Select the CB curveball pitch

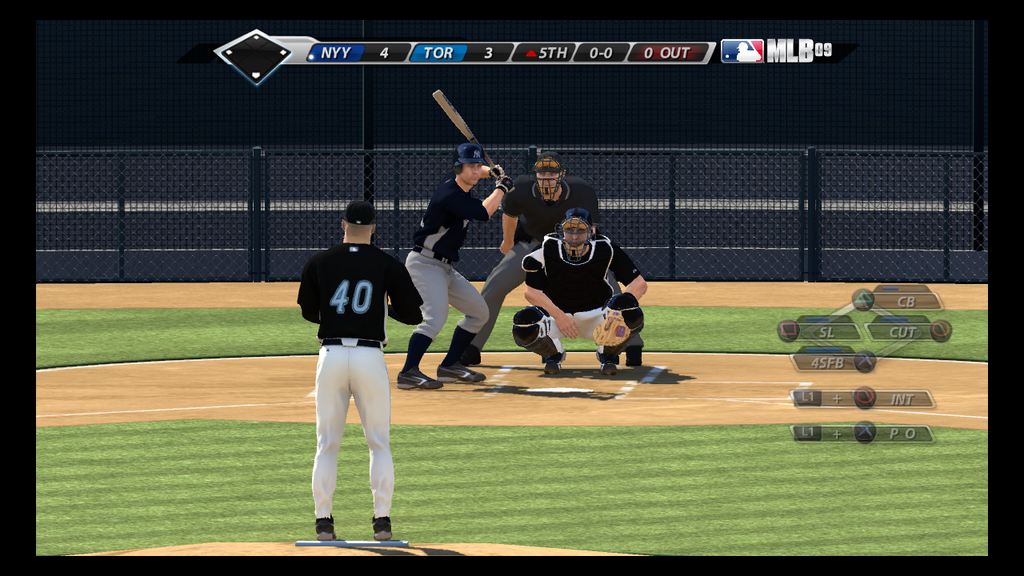point(903,300)
